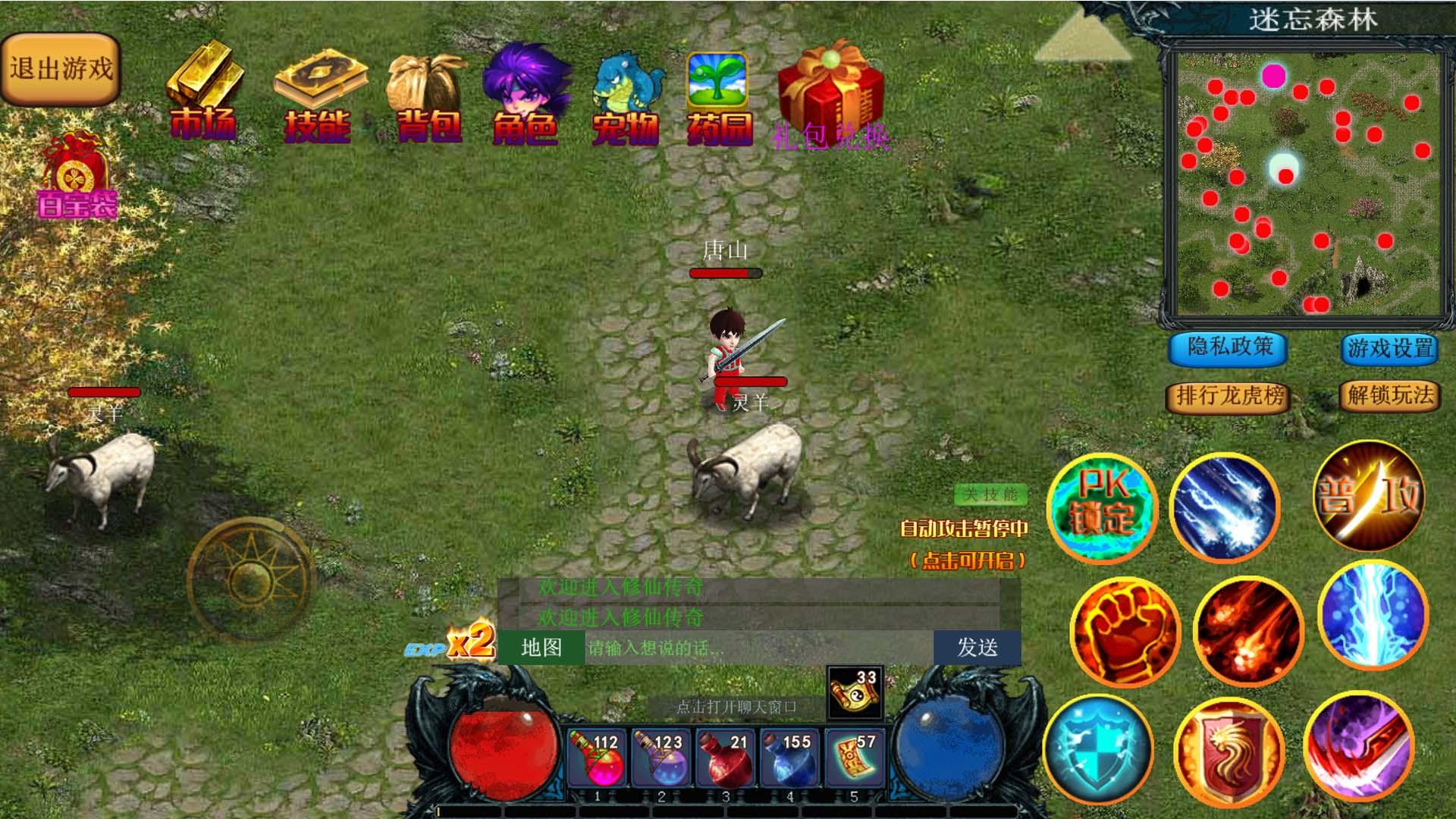This screenshot has height=819, width=1456.
Task: Click the 迷忘森林 minimap
Action: pyautogui.click(x=1307, y=184)
